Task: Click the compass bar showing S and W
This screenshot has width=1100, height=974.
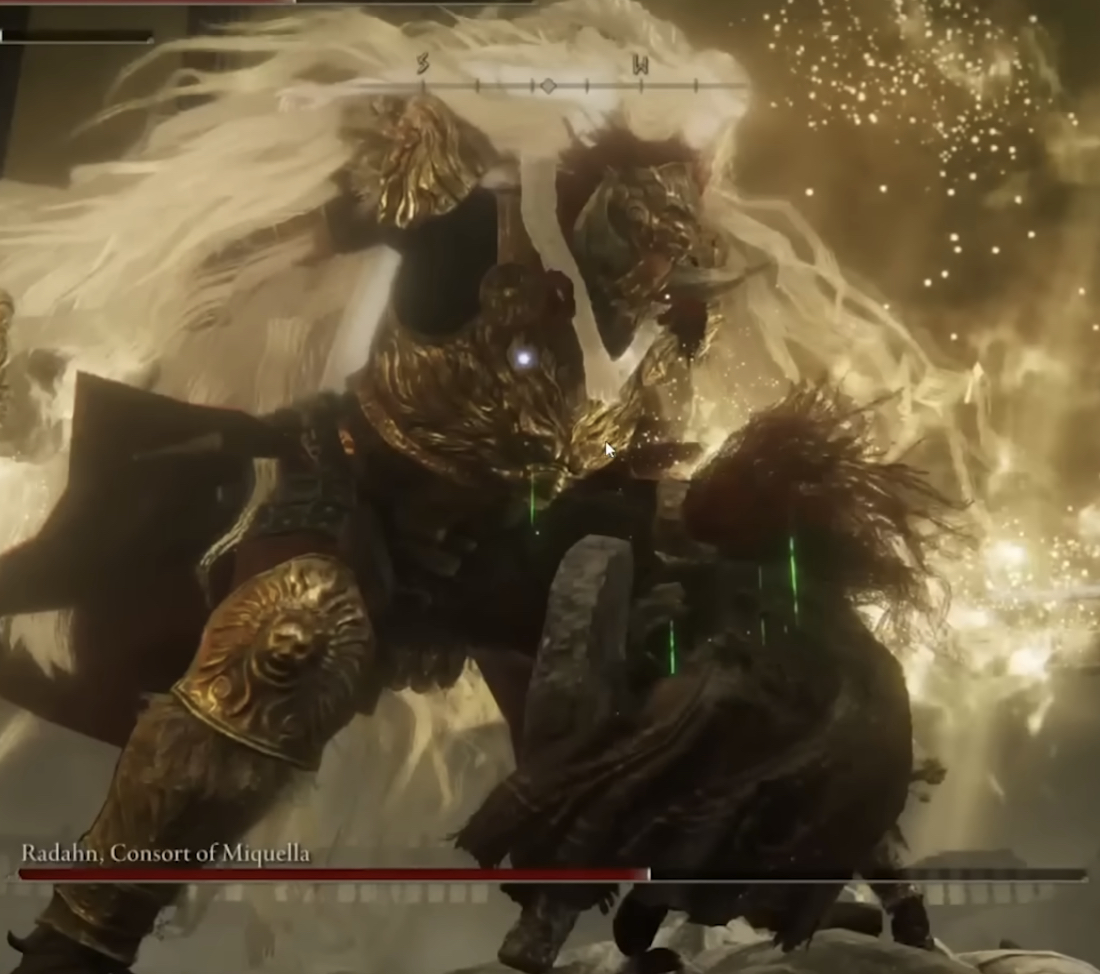Action: tap(547, 84)
